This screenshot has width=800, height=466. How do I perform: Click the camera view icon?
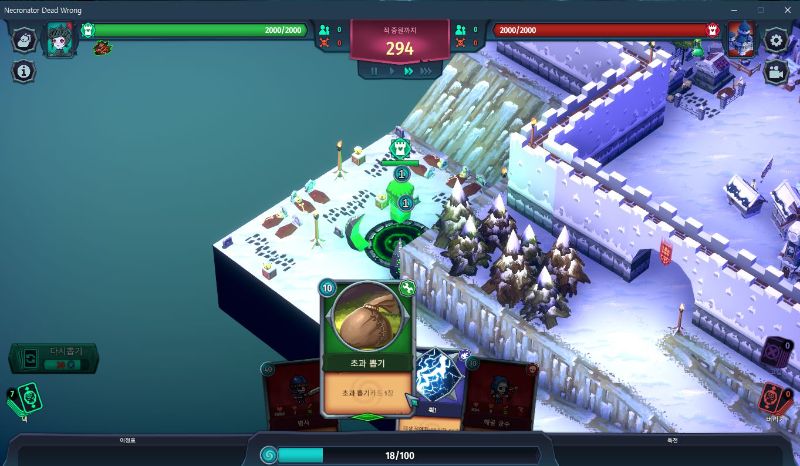click(775, 72)
